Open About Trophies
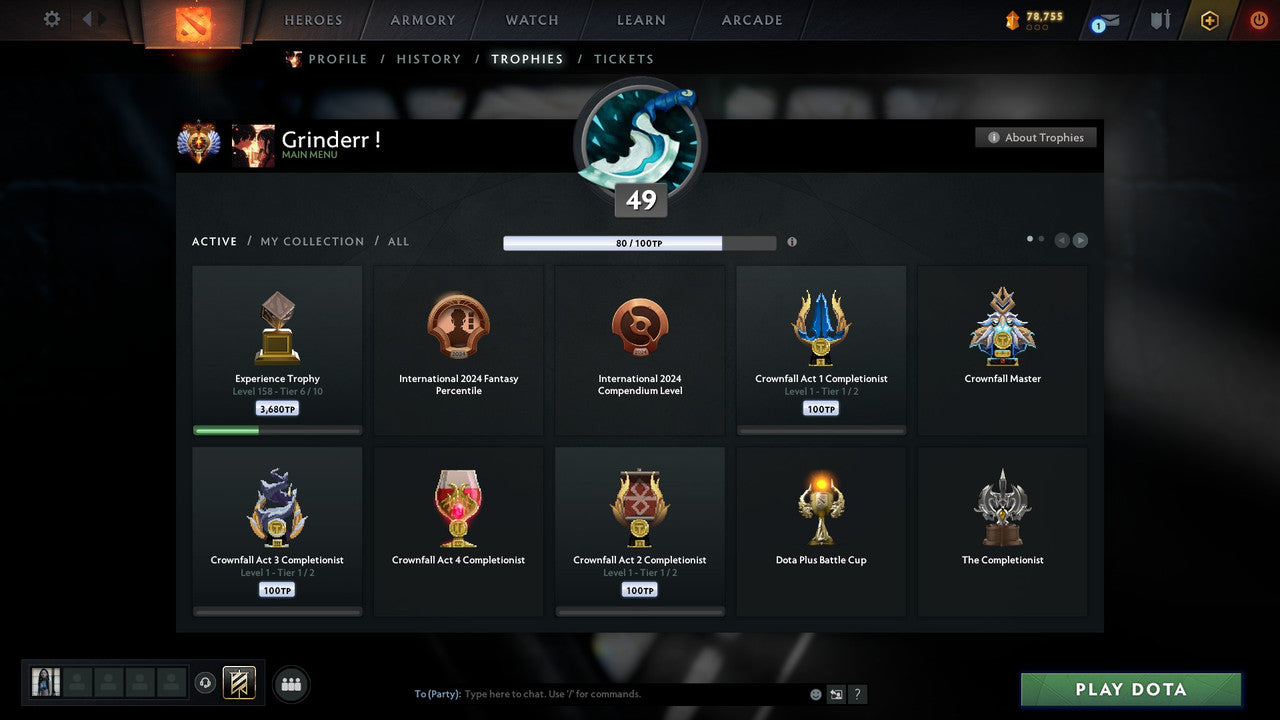 (1036, 137)
